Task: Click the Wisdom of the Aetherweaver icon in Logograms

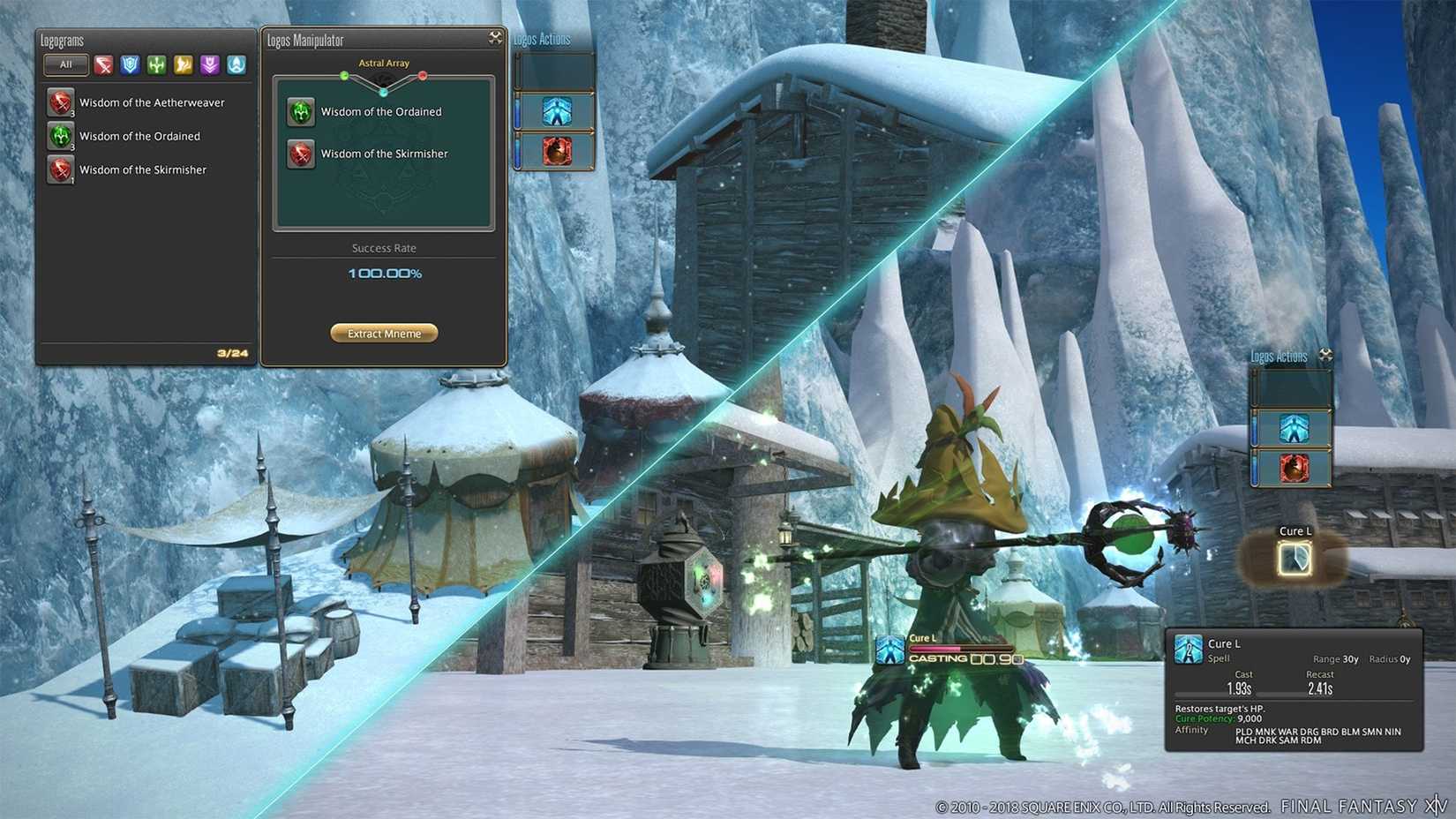Action: coord(61,101)
